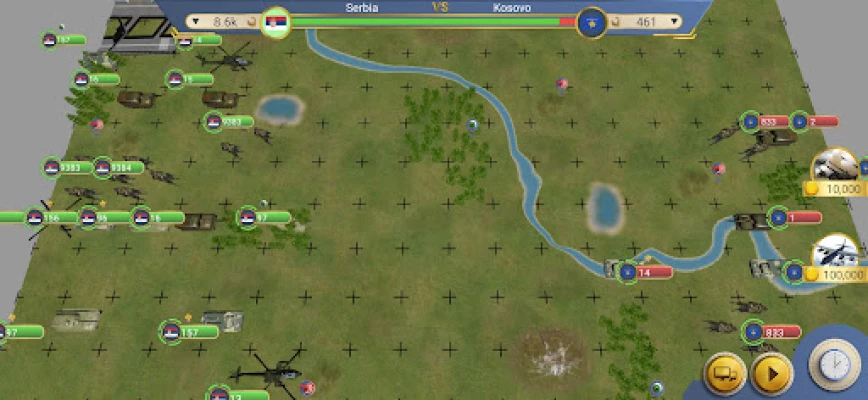Expand Serbia's 8.6k troop dropdown arrow

click(x=195, y=20)
